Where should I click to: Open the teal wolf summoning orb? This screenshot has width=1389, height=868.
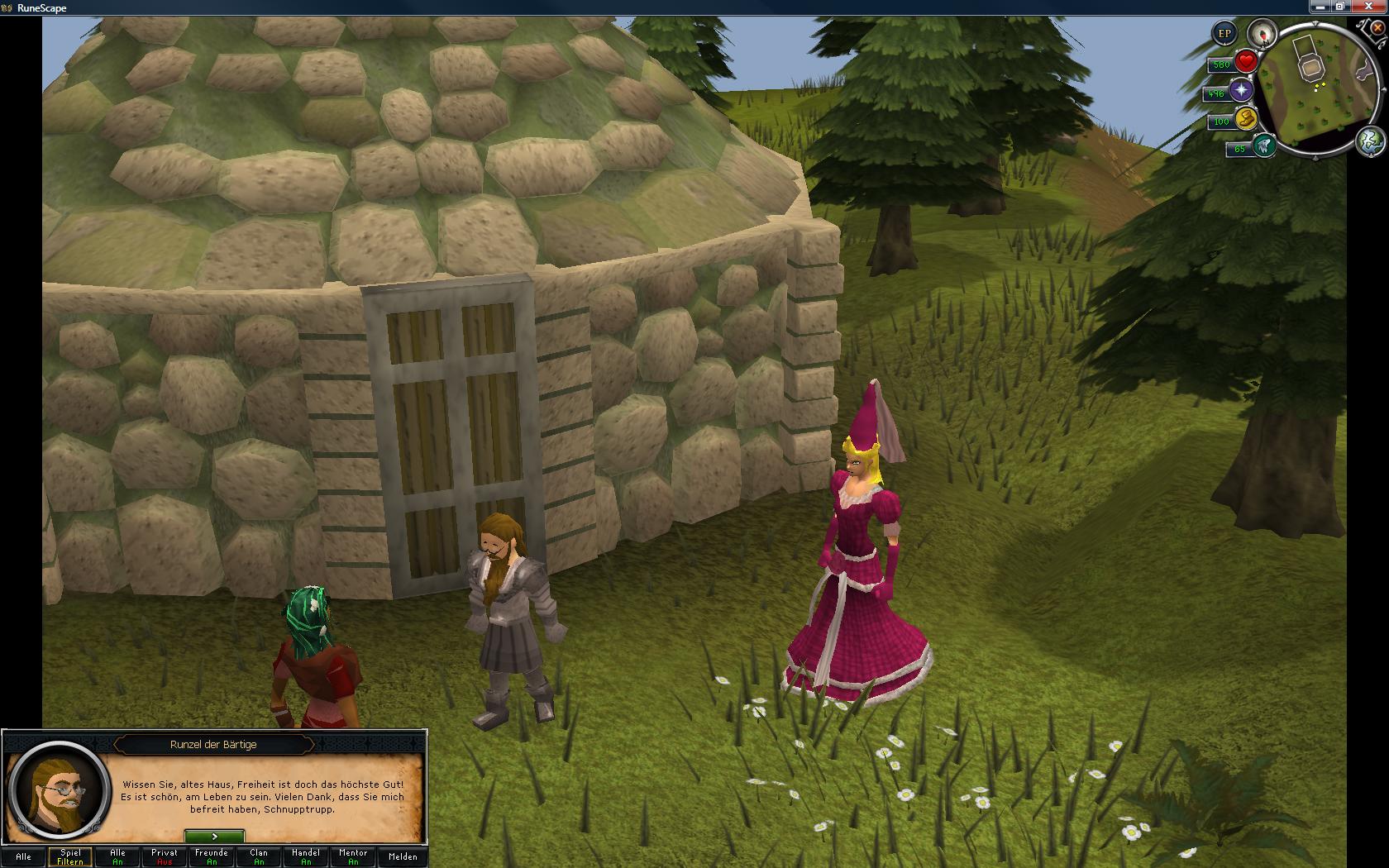click(1263, 146)
